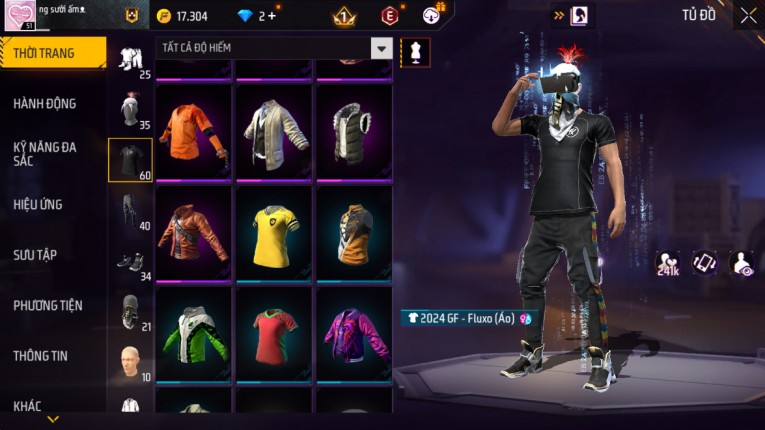Pick the green and white jacket
The height and width of the screenshot is (430, 765).
point(194,334)
